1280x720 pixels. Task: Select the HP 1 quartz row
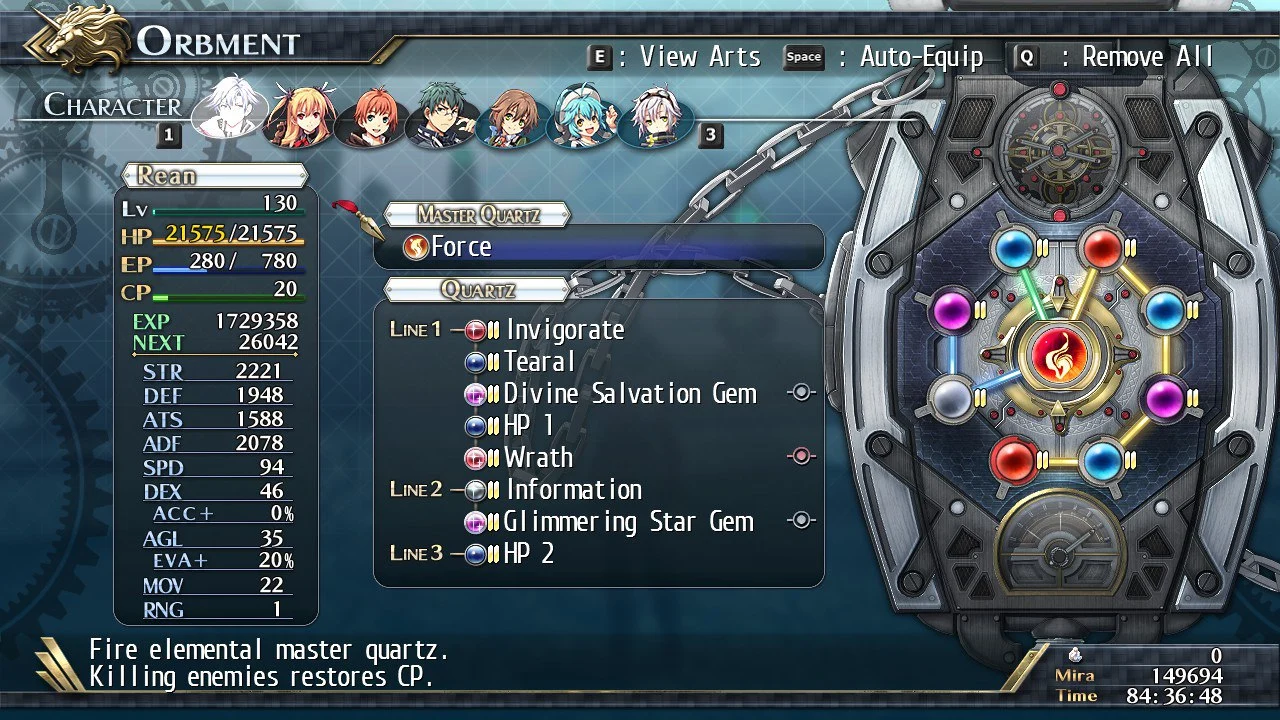point(529,426)
